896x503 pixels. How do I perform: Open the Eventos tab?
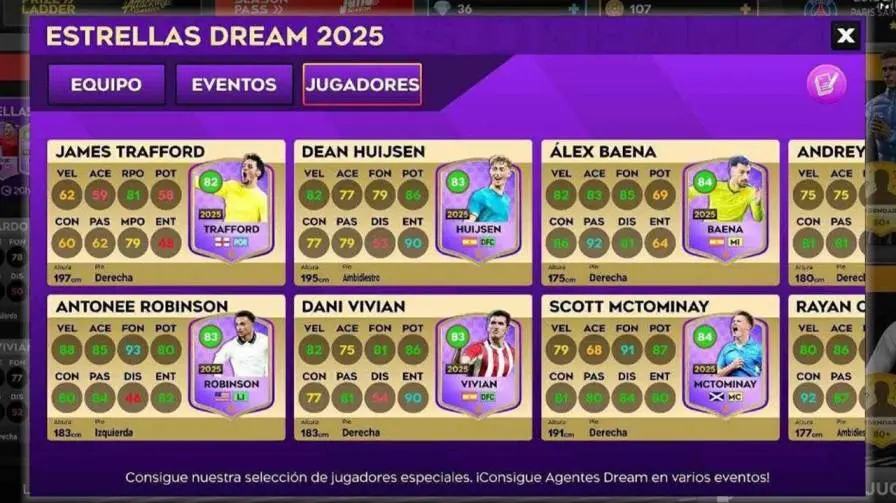coord(234,85)
